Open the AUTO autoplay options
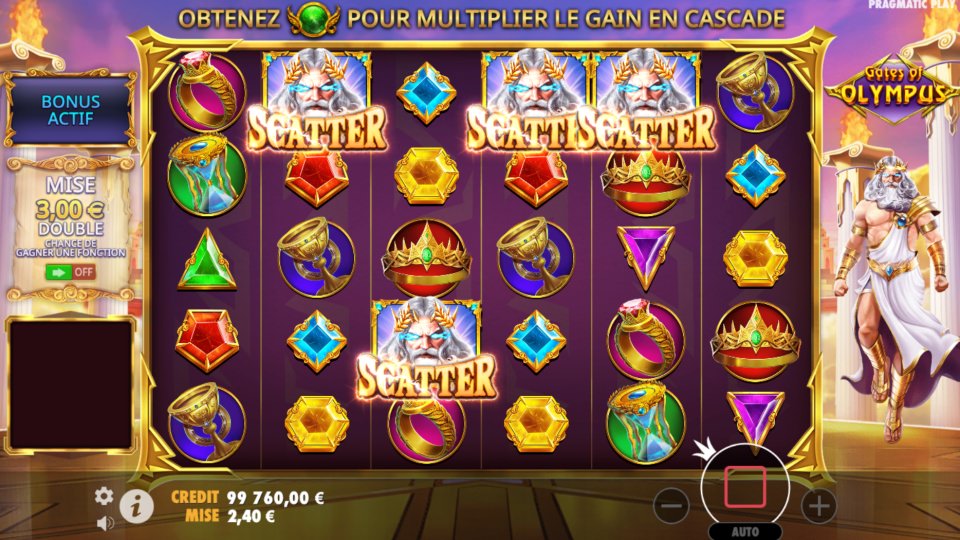Image resolution: width=960 pixels, height=540 pixels. (745, 531)
